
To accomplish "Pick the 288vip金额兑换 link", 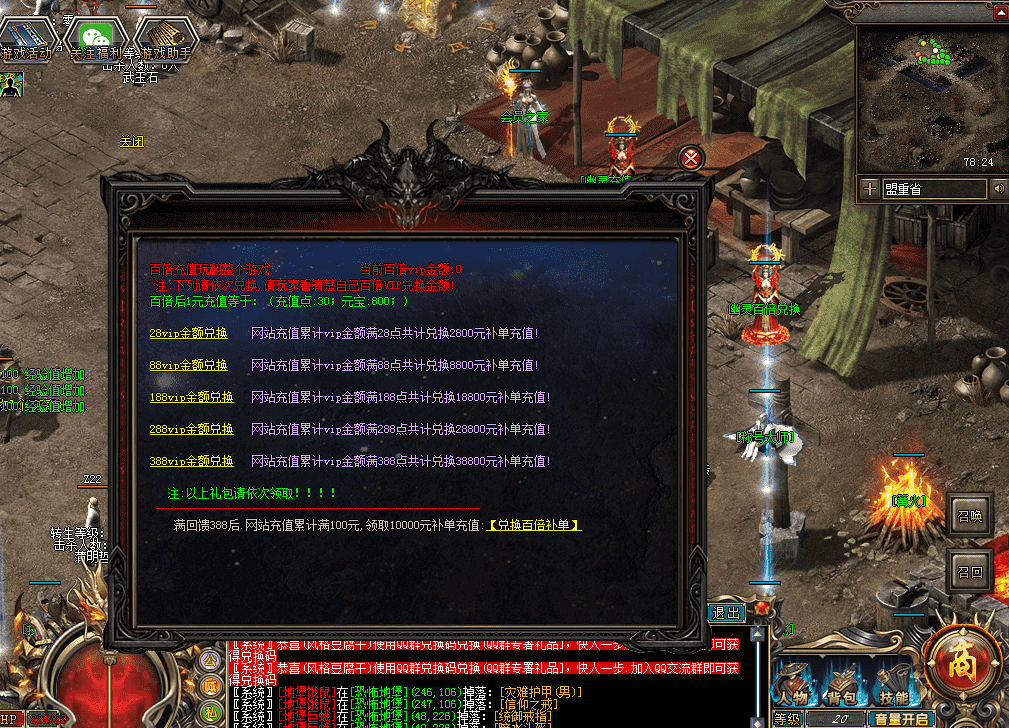I will 191,429.
